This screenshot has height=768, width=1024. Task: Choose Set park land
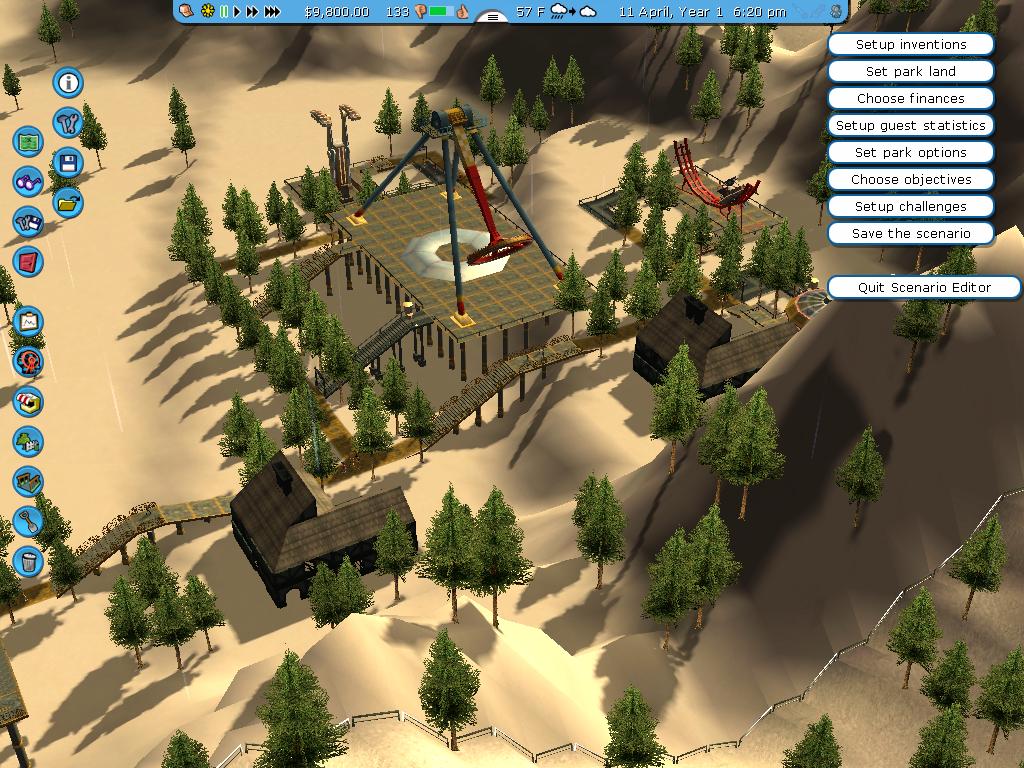pyautogui.click(x=910, y=72)
